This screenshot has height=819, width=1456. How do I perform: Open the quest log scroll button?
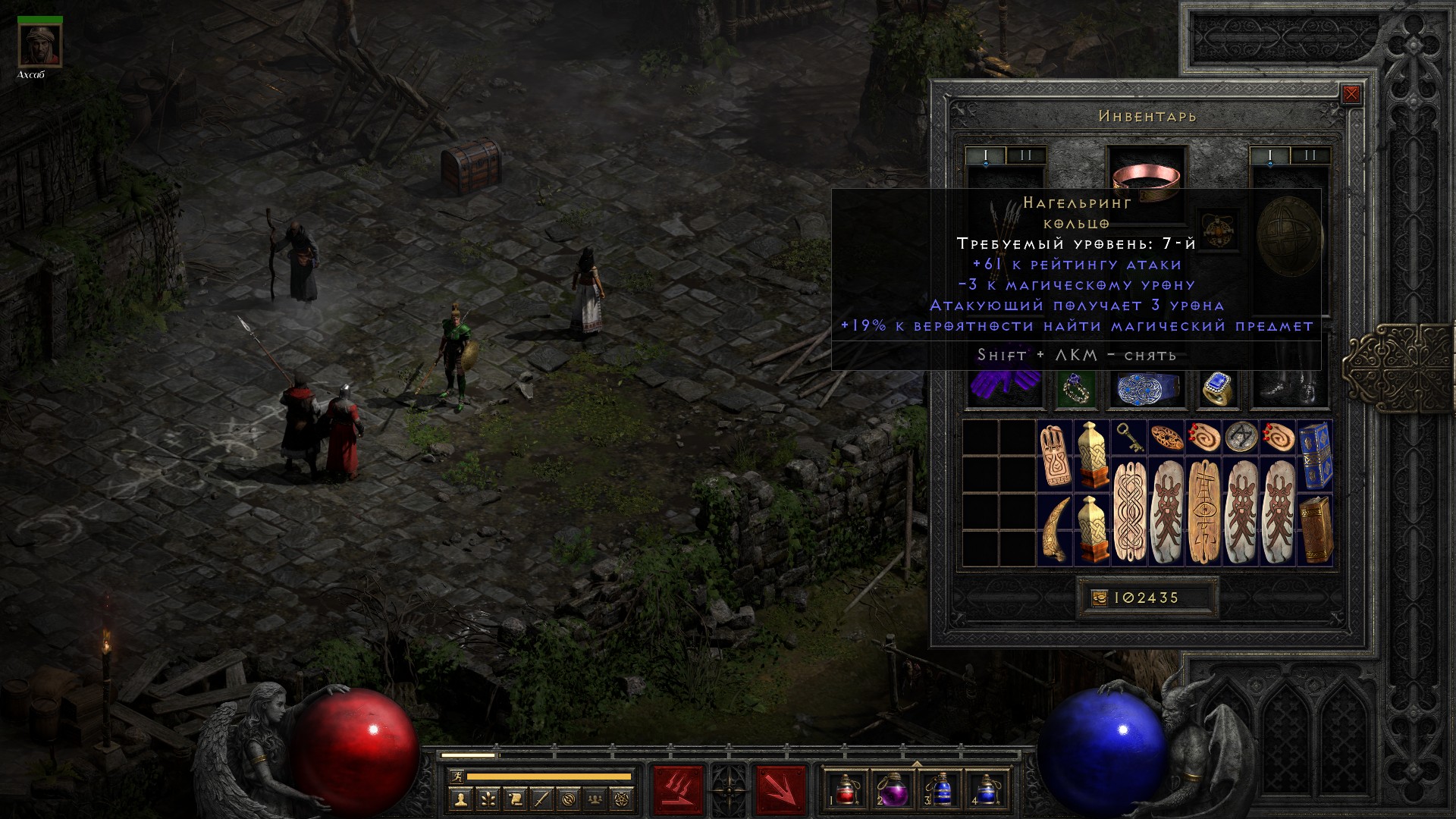pyautogui.click(x=515, y=799)
